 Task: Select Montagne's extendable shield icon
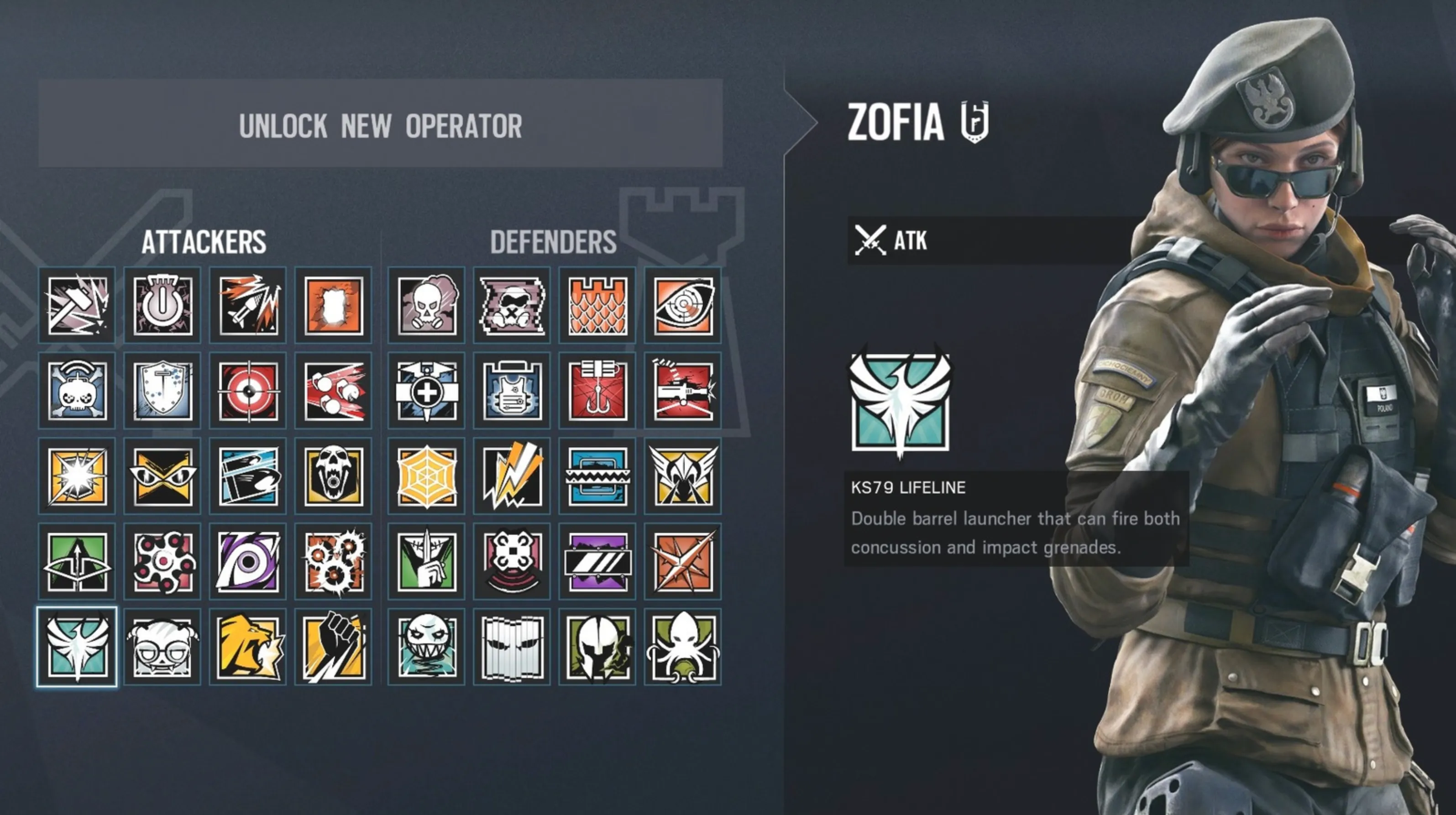pyautogui.click(x=162, y=390)
